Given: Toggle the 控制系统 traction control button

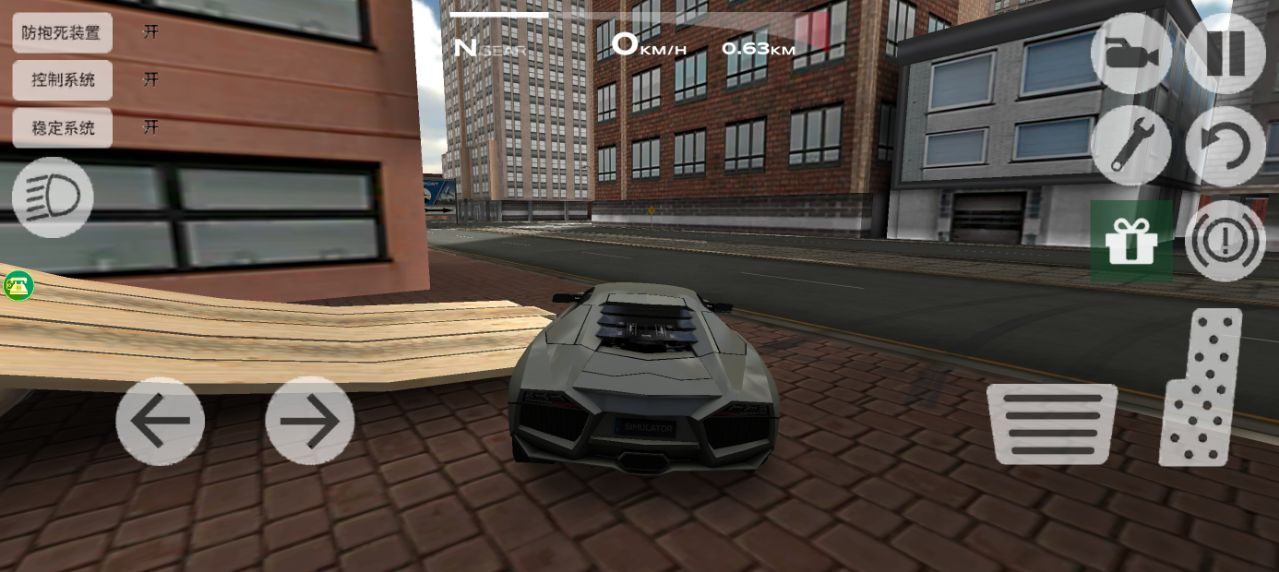Looking at the screenshot, I should pos(62,80).
